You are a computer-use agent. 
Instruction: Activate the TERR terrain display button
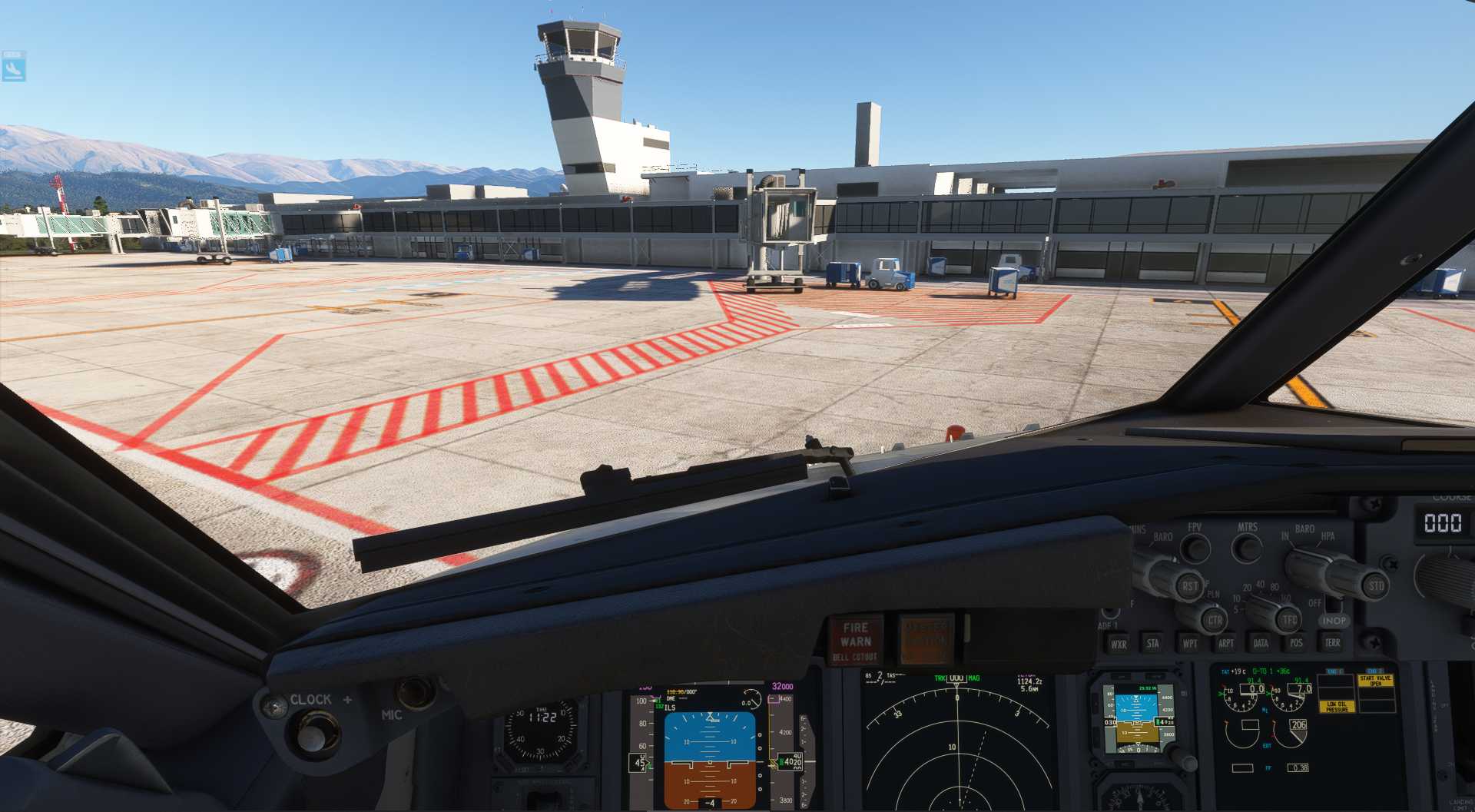(x=1332, y=642)
